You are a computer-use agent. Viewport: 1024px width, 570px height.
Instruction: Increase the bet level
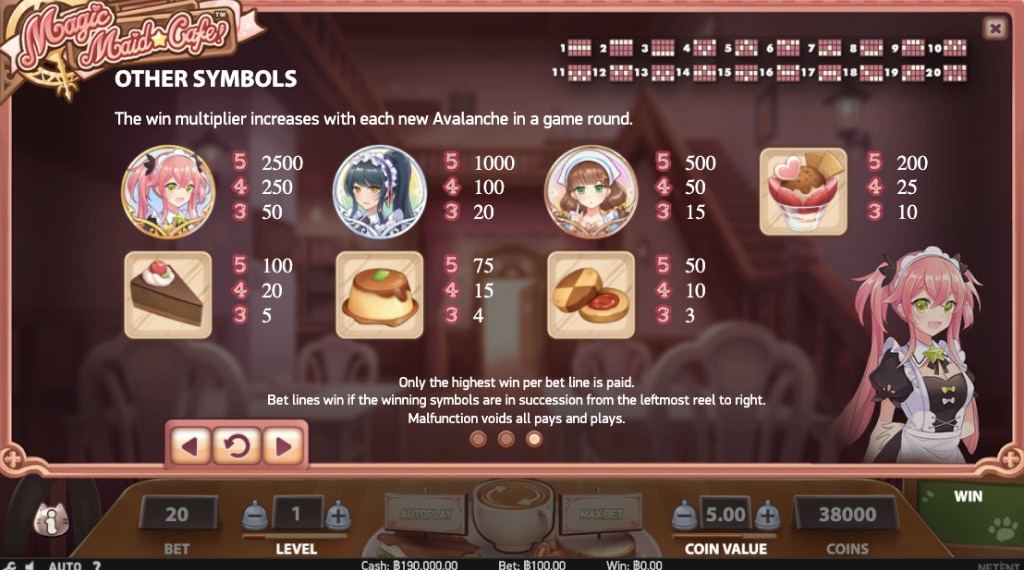tap(339, 516)
